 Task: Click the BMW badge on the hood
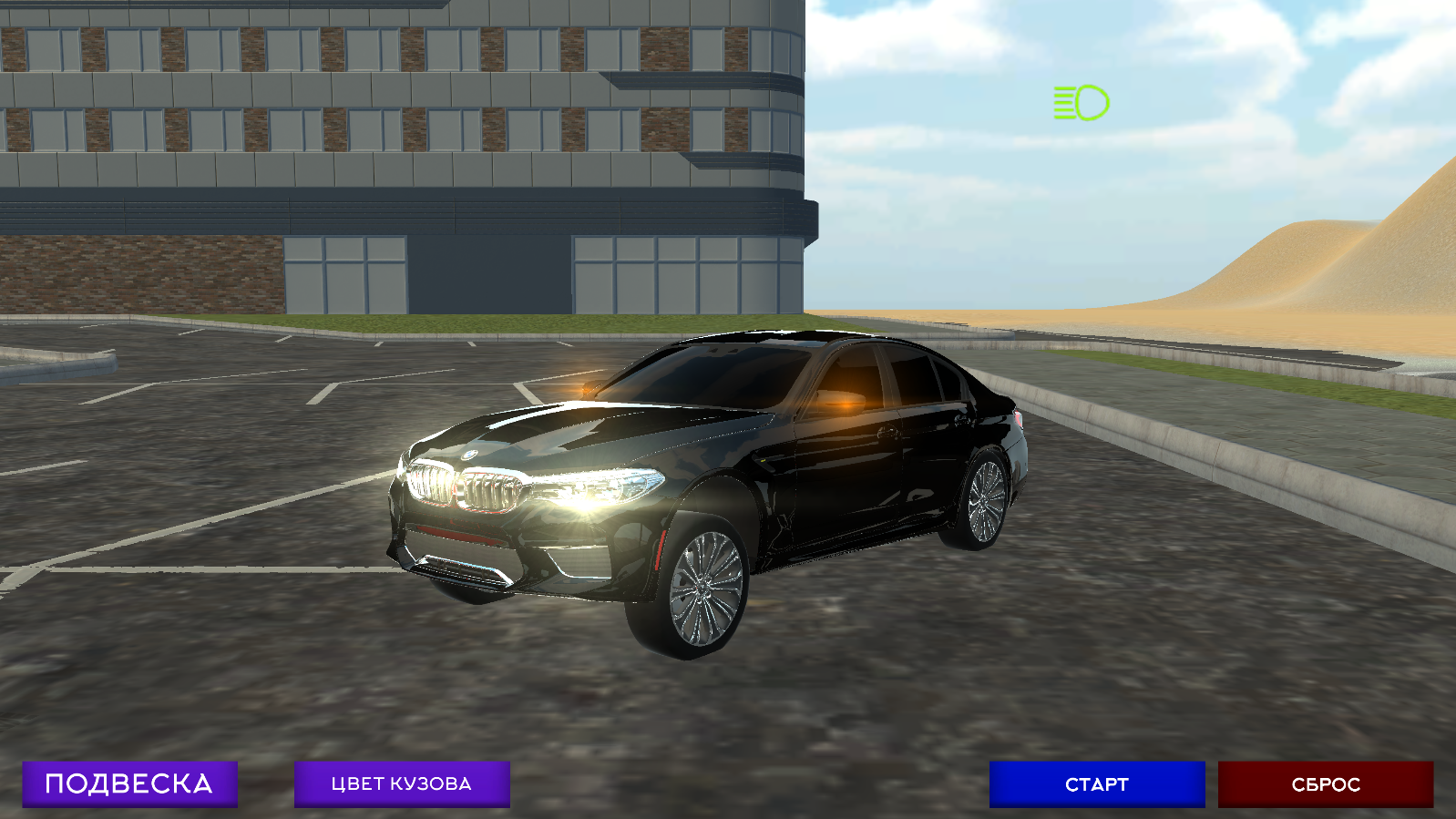[x=470, y=456]
